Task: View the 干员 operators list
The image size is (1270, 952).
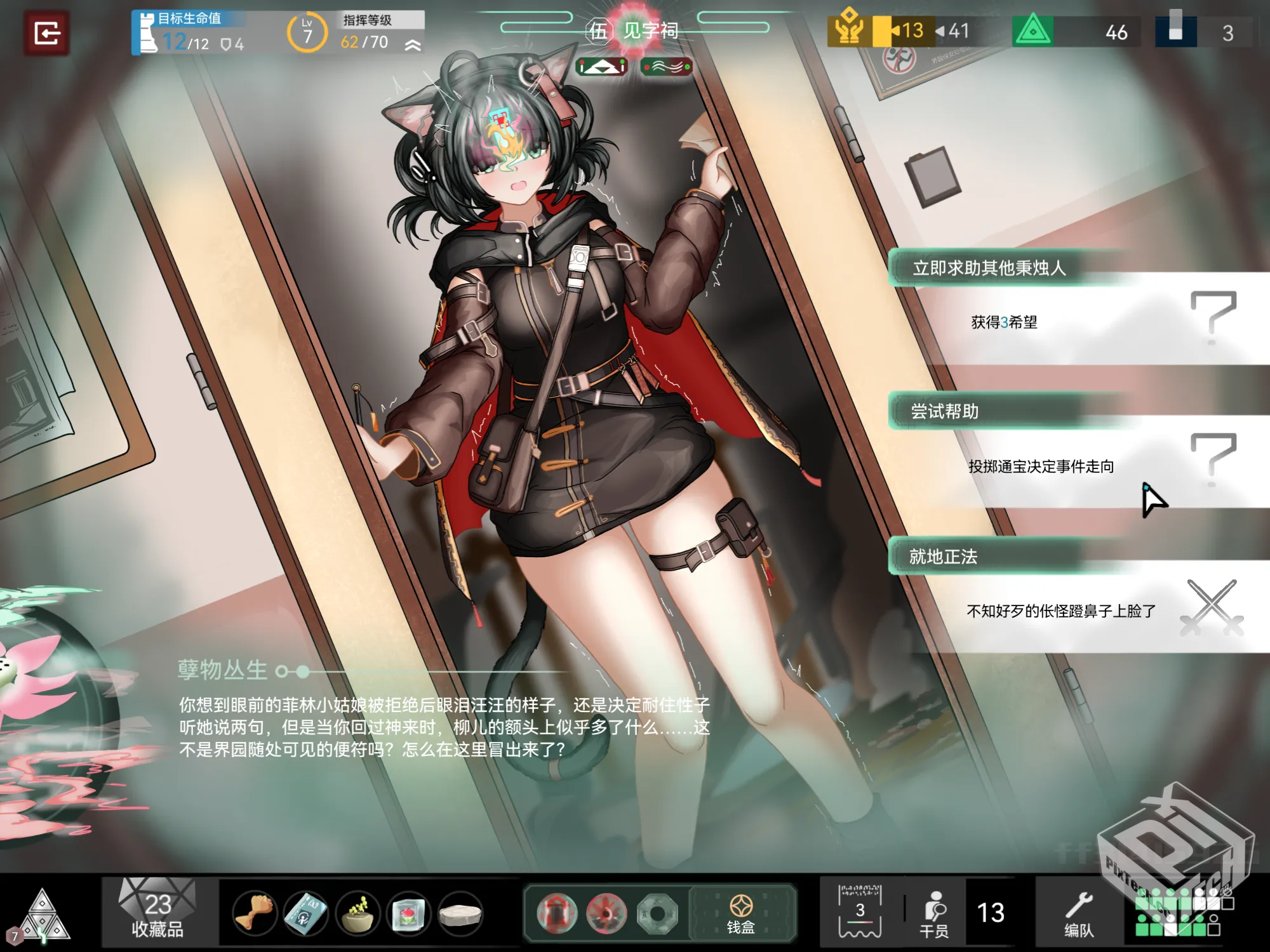Action: pos(935,913)
